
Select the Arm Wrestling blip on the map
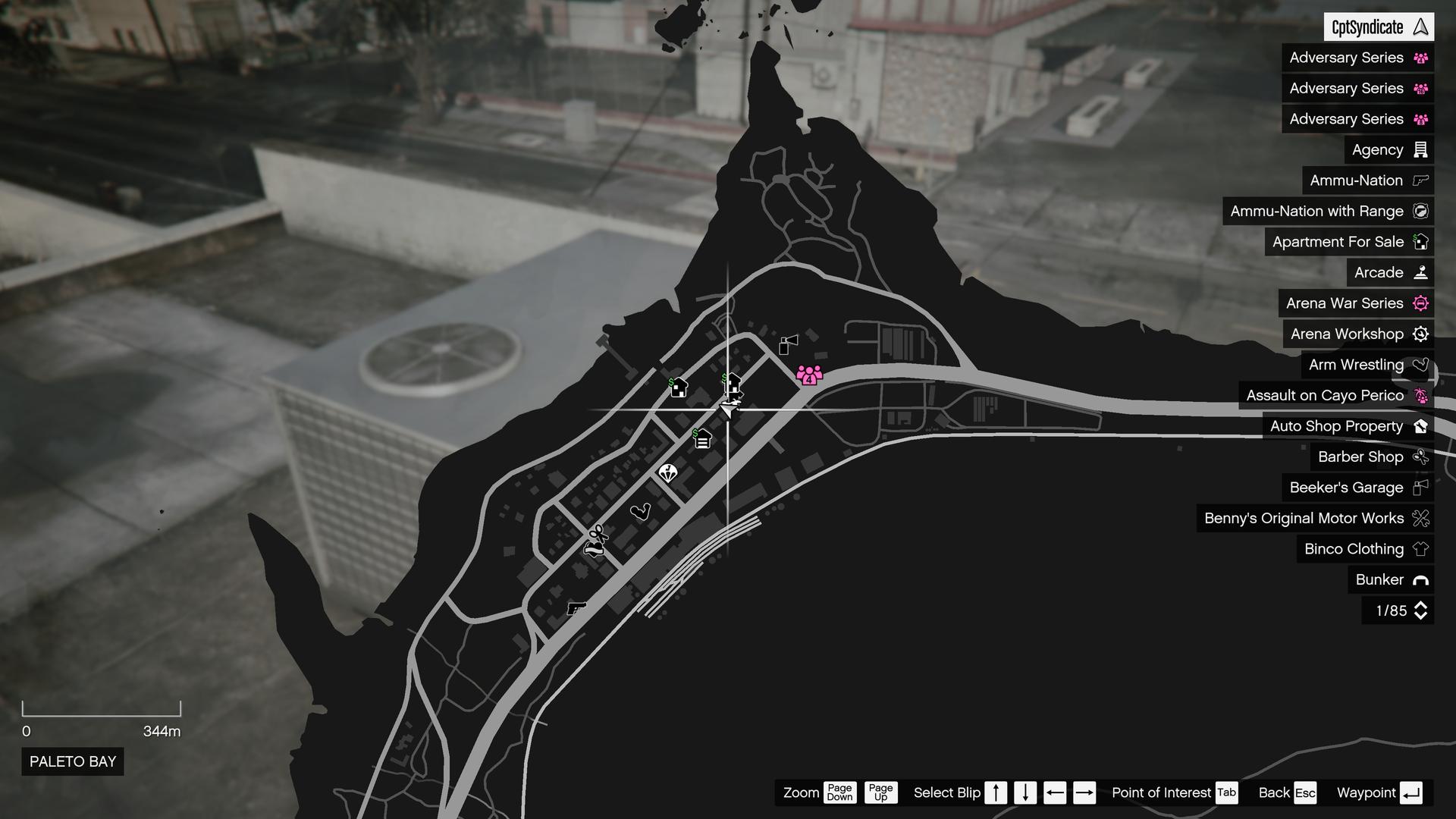tap(641, 512)
